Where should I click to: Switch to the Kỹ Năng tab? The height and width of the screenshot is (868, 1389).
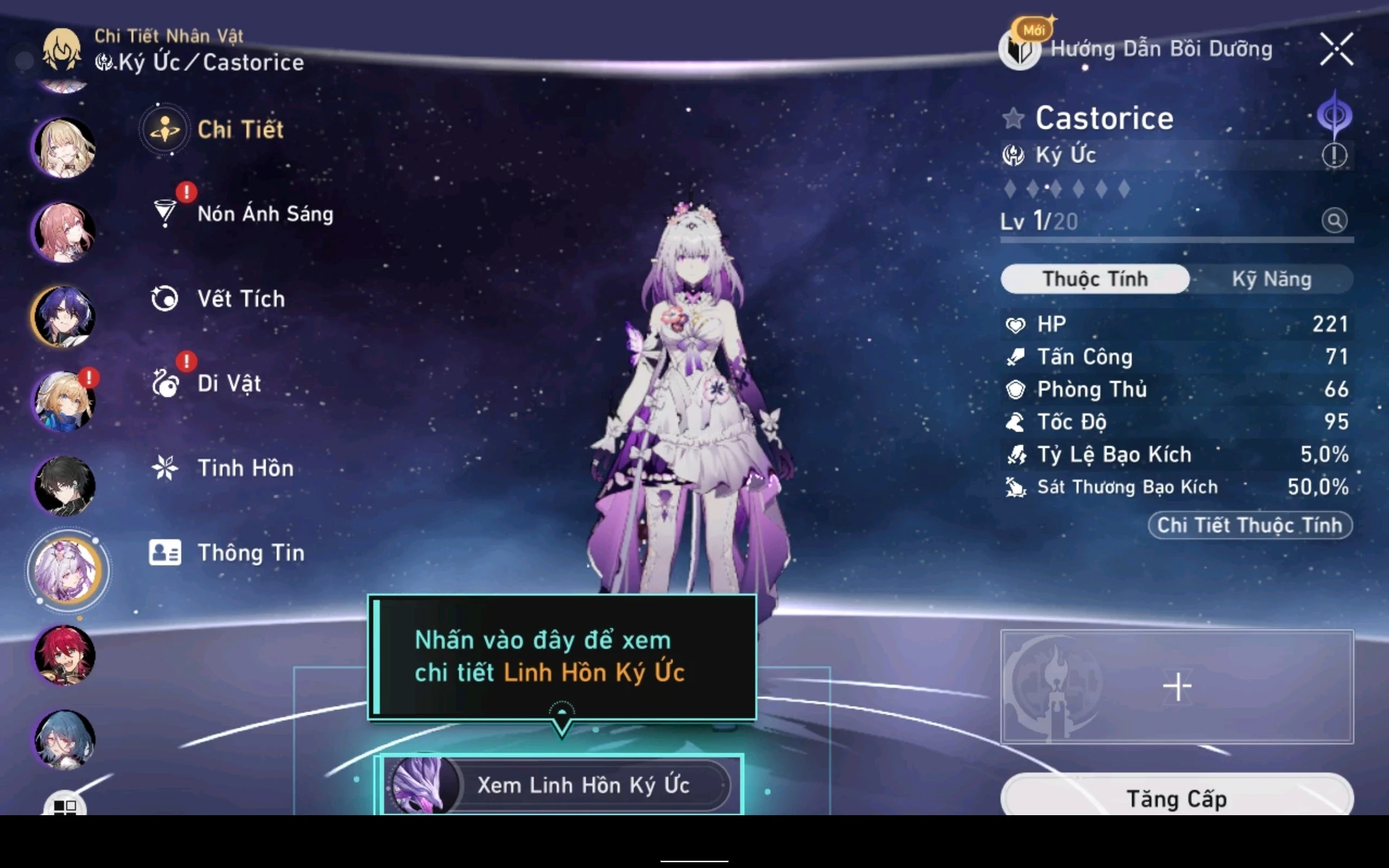1272,278
